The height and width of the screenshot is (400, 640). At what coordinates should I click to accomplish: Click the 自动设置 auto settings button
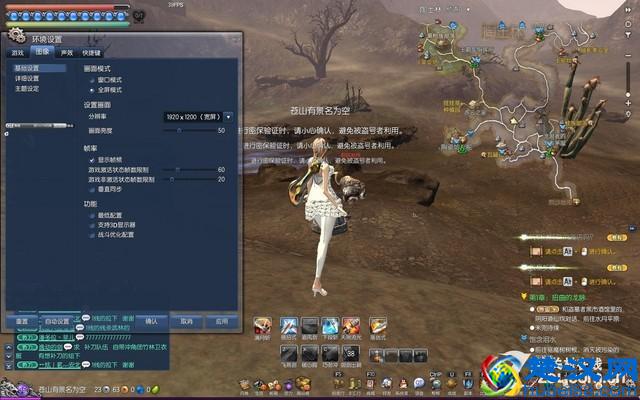click(x=57, y=321)
